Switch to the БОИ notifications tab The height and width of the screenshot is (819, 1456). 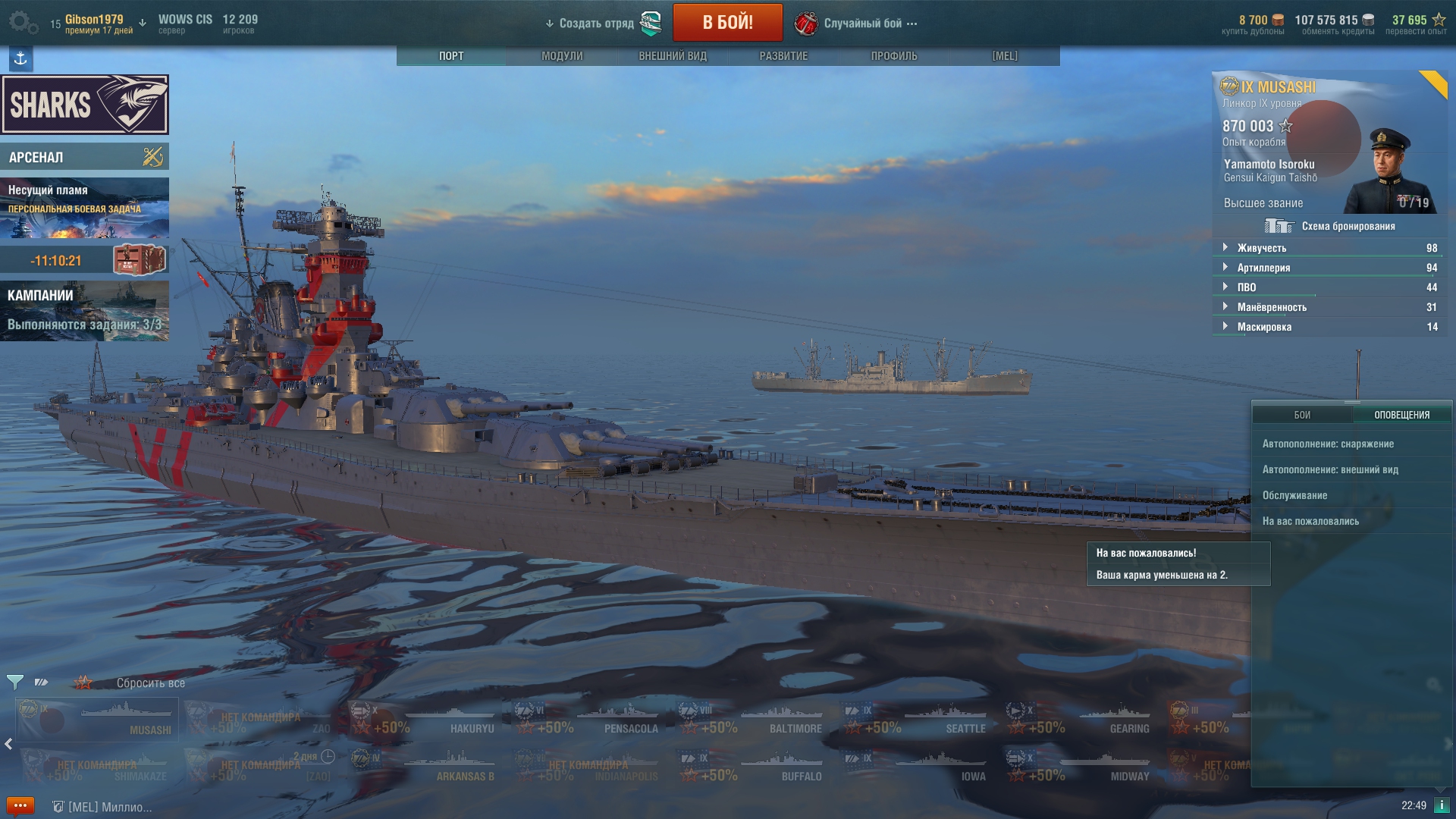coord(1302,415)
